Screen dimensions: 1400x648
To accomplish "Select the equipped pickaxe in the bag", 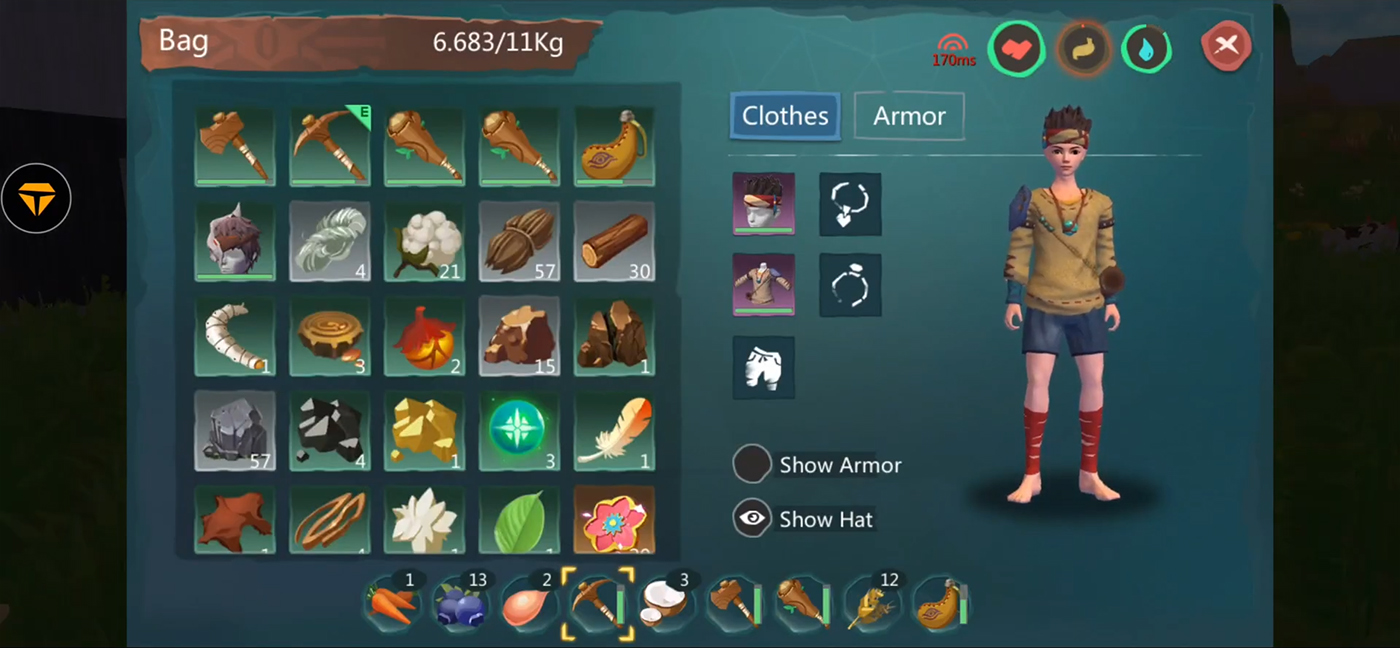I will [x=330, y=146].
